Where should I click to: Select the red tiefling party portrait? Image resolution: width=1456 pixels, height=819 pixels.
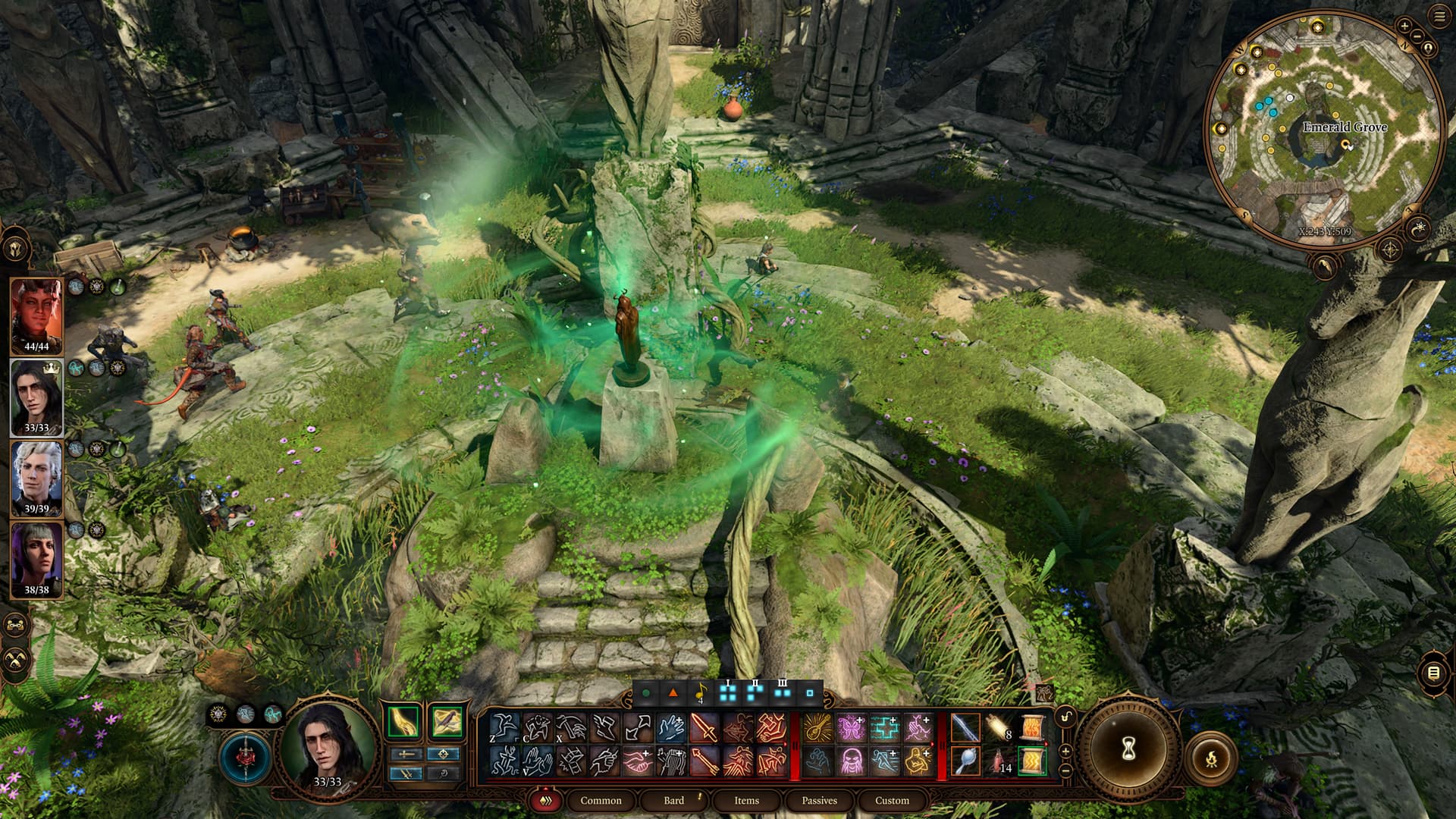pyautogui.click(x=36, y=315)
